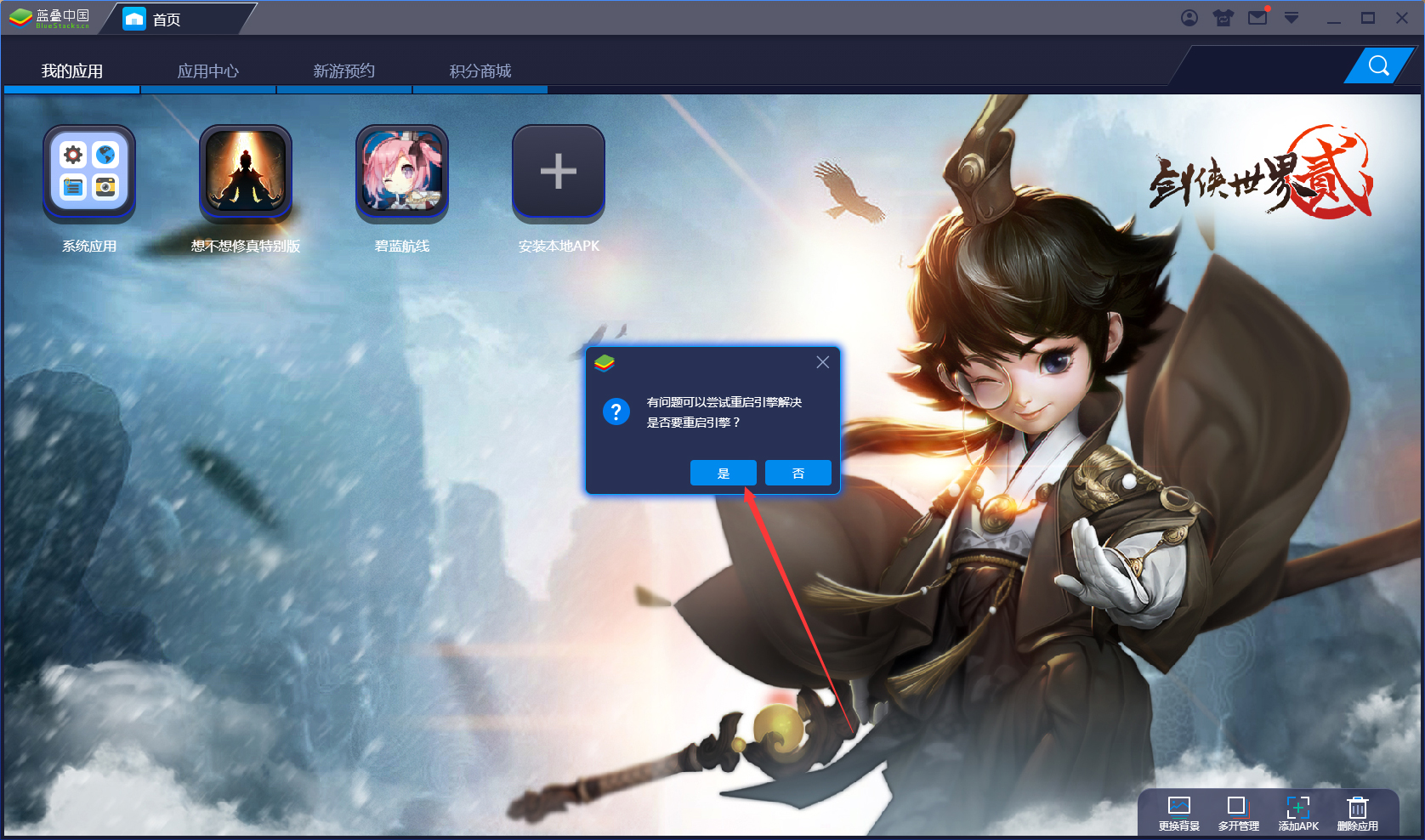
Task: Switch to the 应用中心 tab
Action: tap(208, 71)
